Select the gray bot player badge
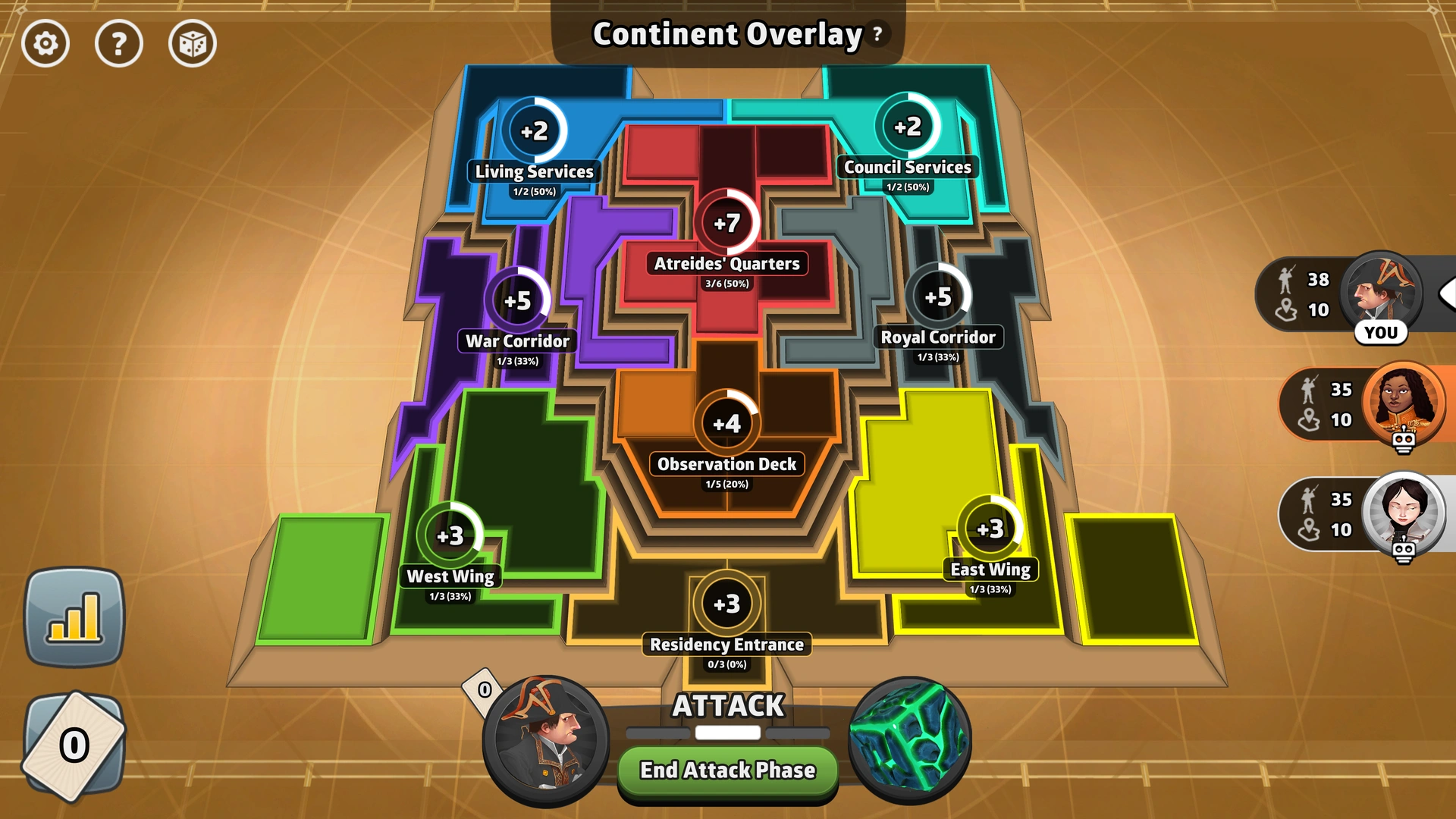 (x=1404, y=513)
